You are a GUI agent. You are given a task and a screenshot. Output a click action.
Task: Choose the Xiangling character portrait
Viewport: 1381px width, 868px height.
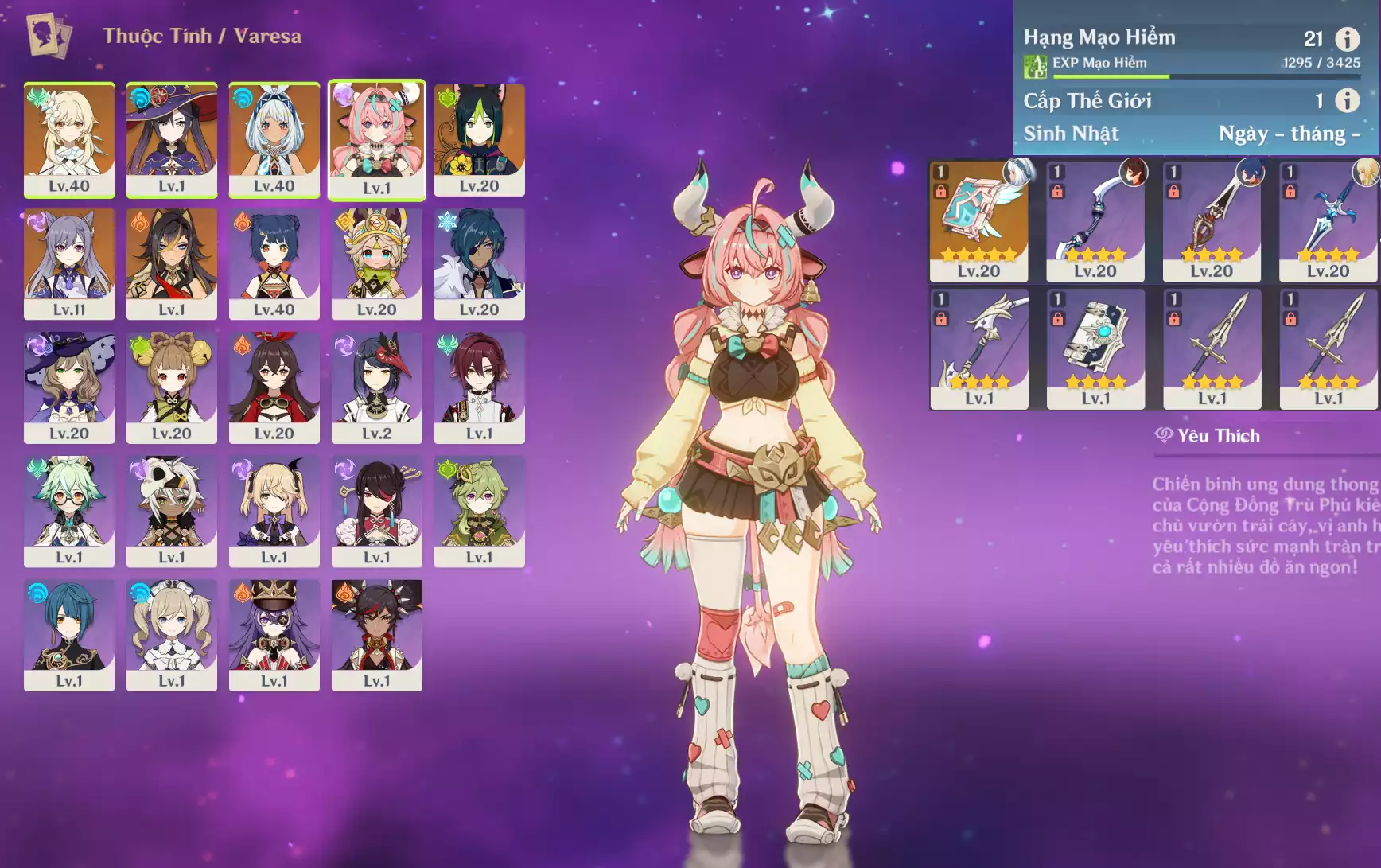point(274,263)
